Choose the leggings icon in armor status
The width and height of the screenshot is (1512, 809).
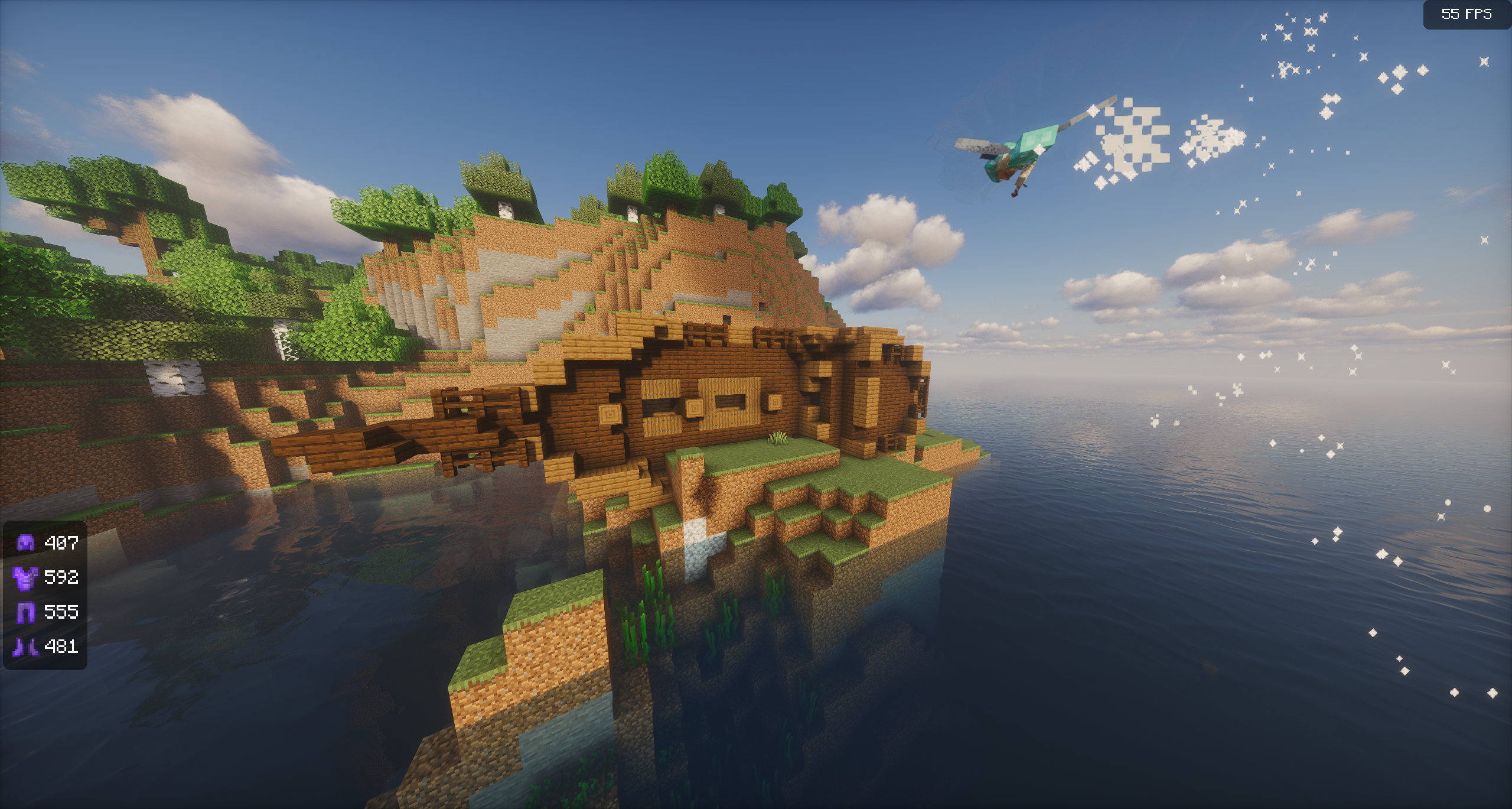[x=25, y=612]
